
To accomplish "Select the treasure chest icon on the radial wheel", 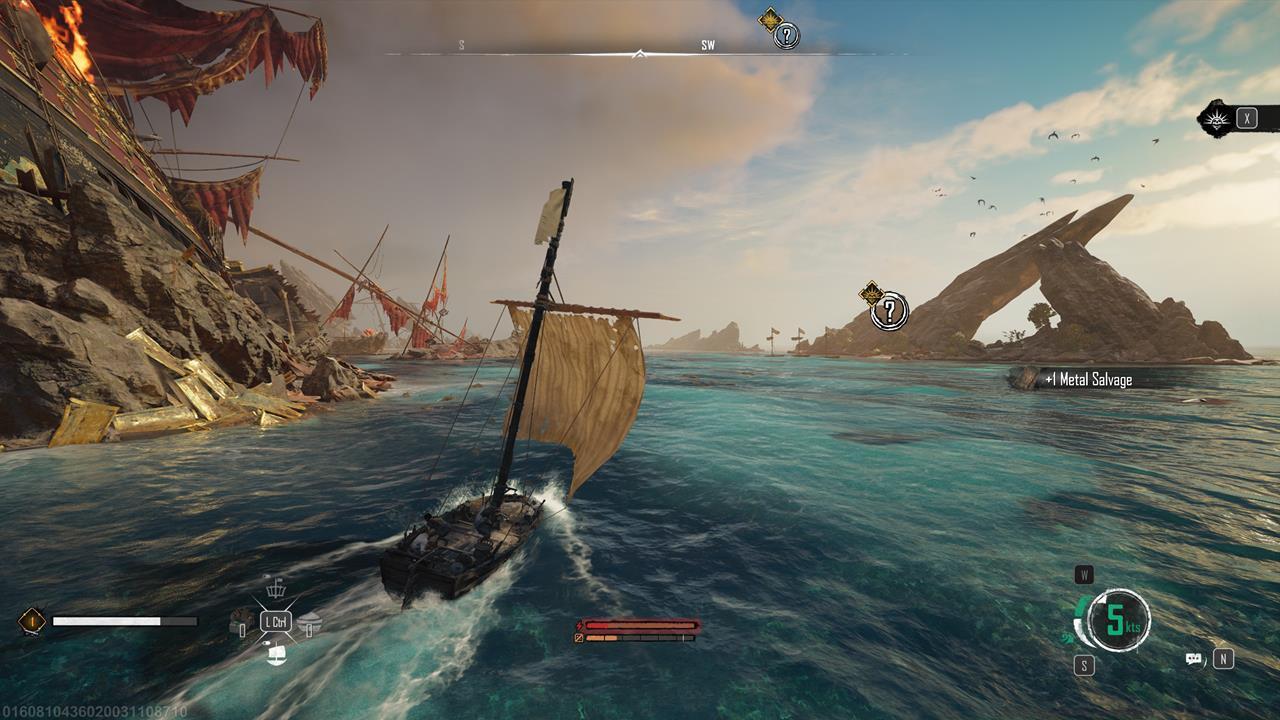I will coord(240,622).
